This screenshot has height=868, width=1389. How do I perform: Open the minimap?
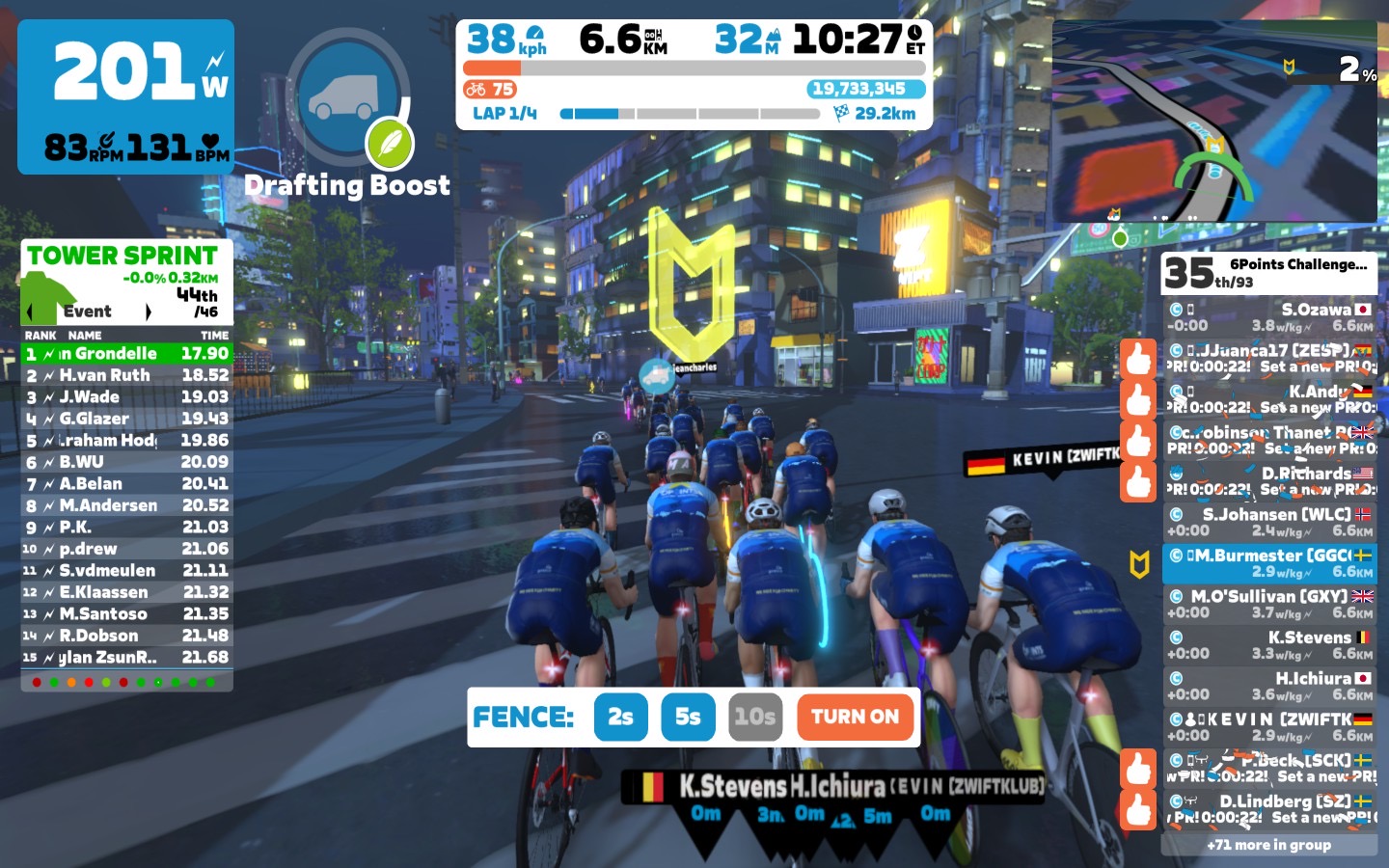click(x=1214, y=122)
